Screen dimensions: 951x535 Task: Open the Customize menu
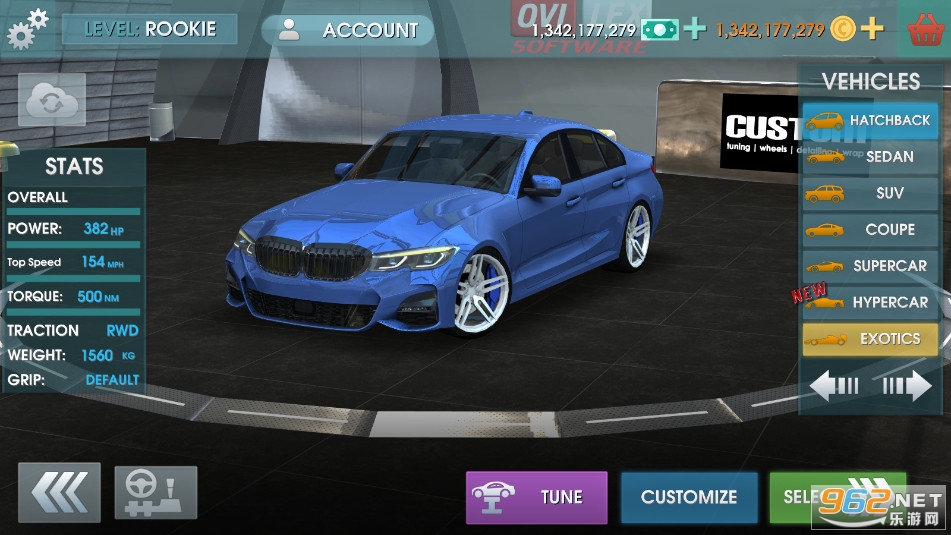click(688, 497)
